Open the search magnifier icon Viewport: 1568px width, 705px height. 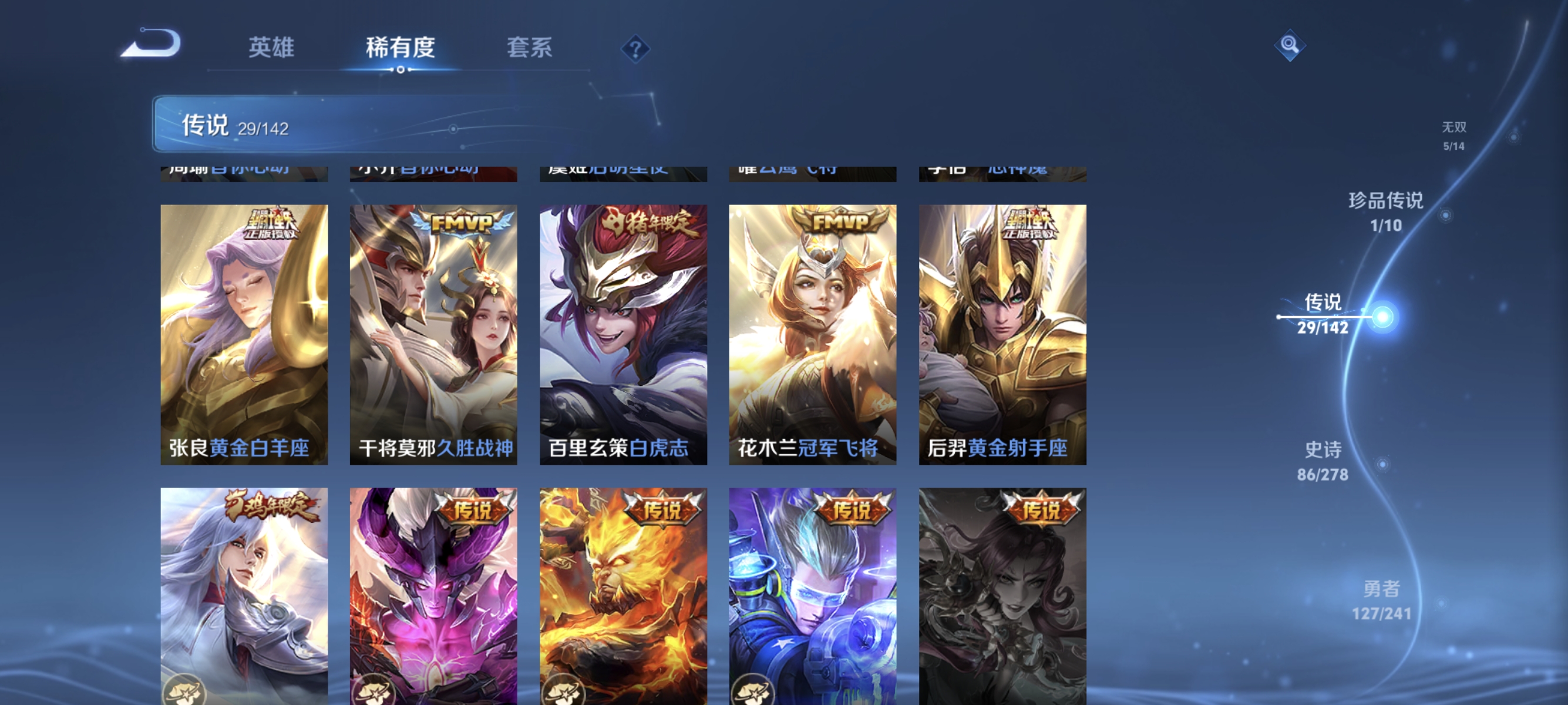1291,45
